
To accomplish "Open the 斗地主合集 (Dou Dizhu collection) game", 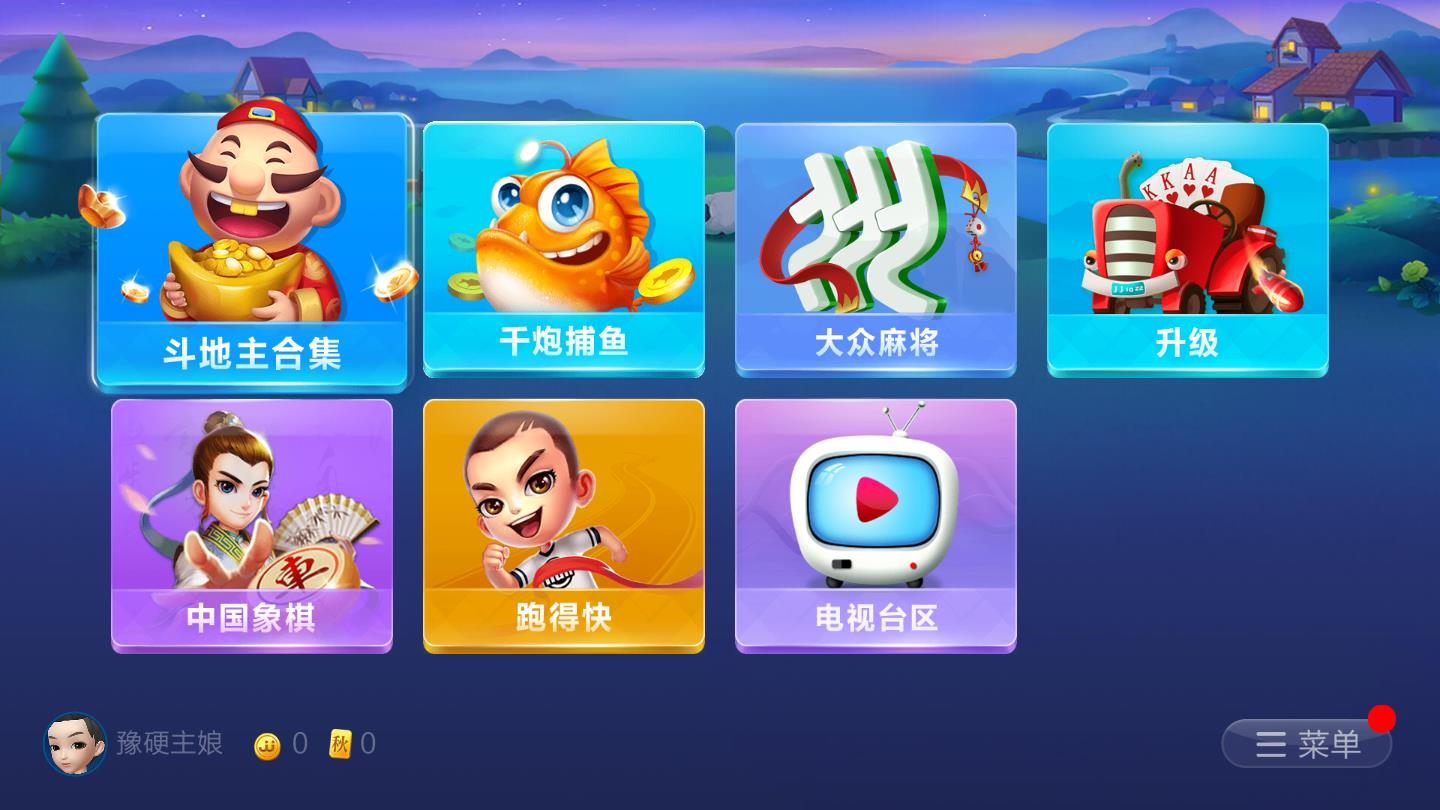I will 250,250.
